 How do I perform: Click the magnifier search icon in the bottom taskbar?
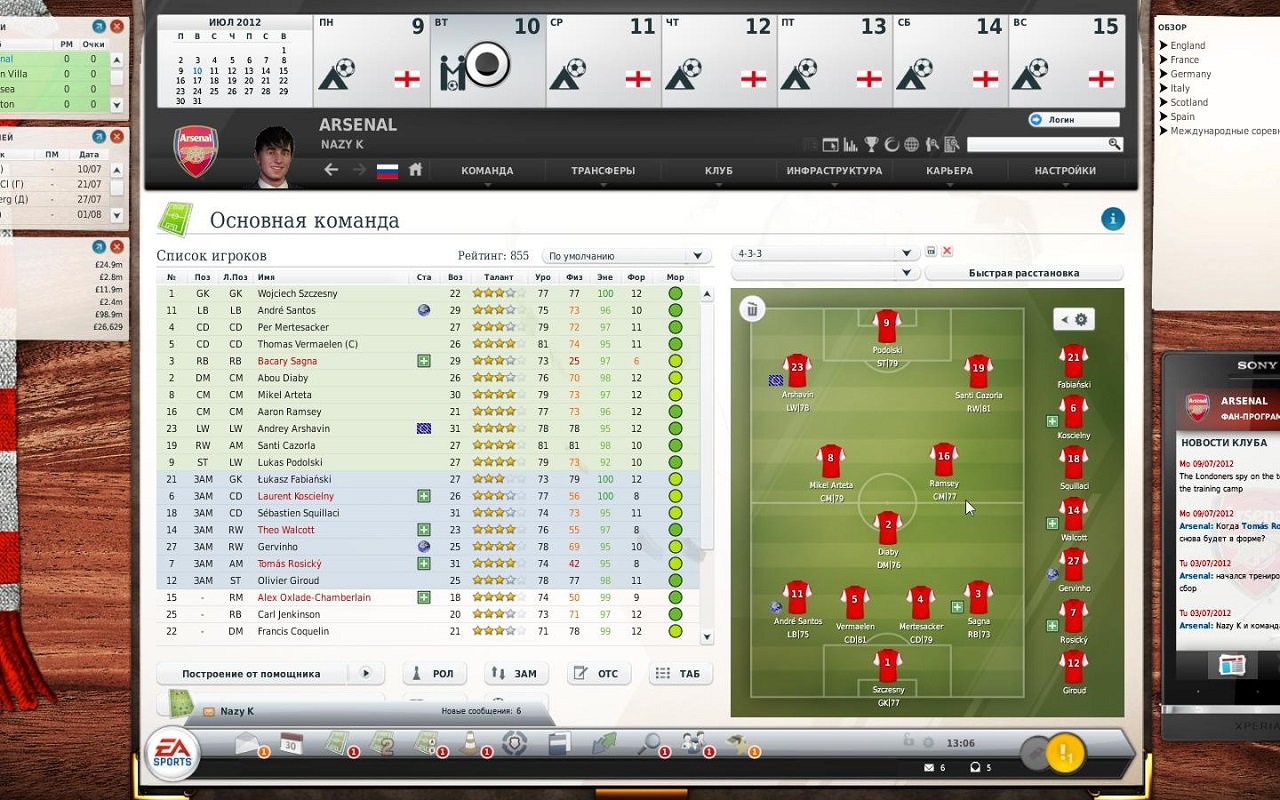(x=651, y=743)
